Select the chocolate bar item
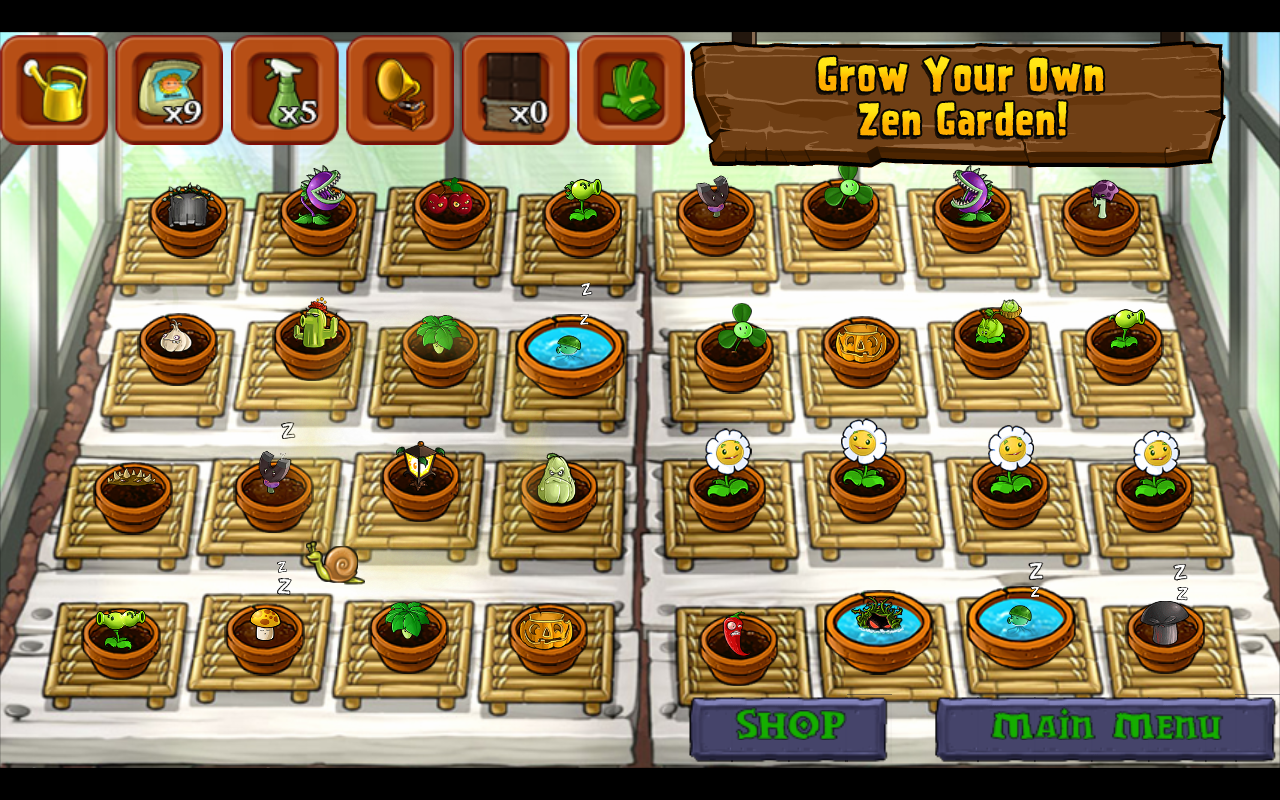Viewport: 1280px width, 800px height. pyautogui.click(x=515, y=90)
